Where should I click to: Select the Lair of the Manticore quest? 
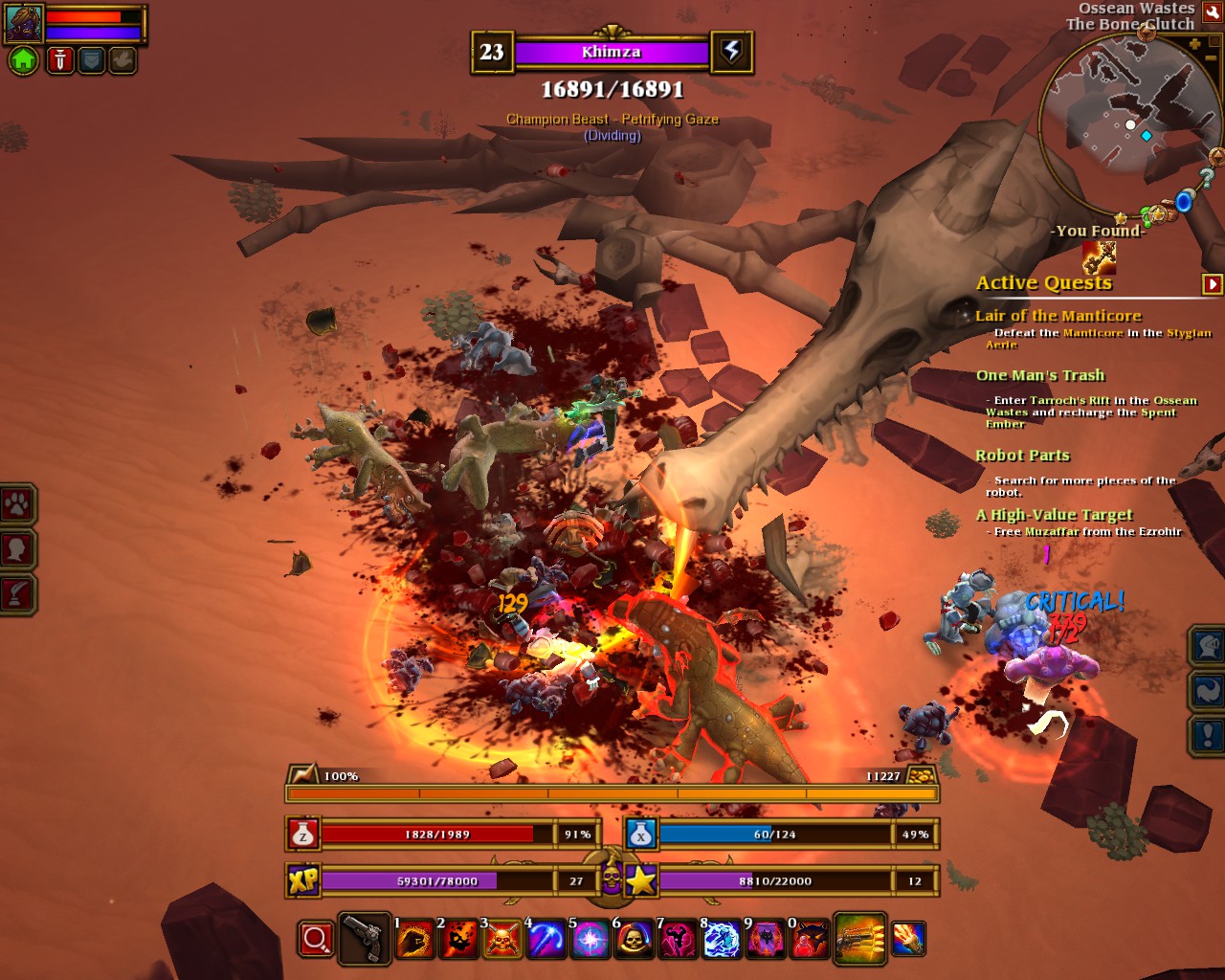[1058, 316]
